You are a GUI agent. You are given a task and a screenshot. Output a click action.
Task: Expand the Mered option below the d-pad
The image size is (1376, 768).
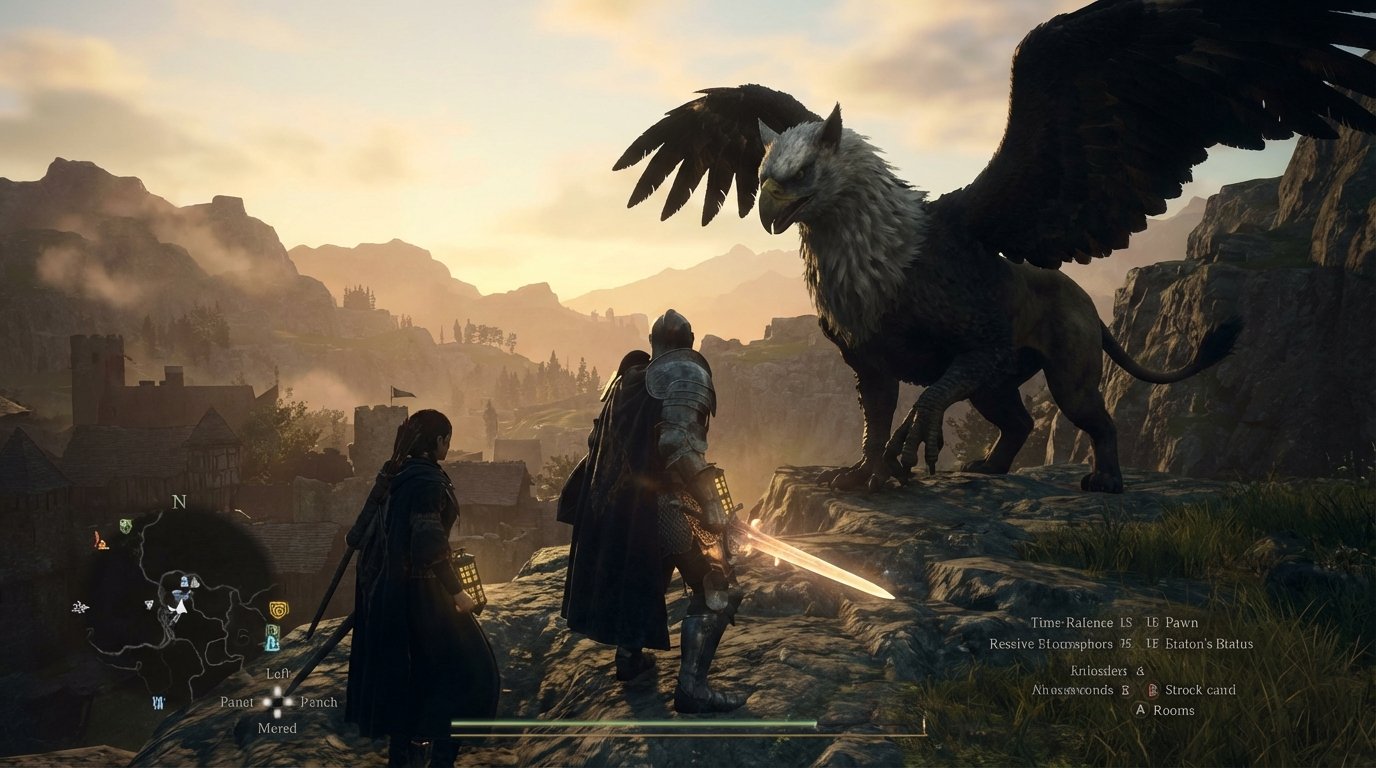pyautogui.click(x=276, y=727)
